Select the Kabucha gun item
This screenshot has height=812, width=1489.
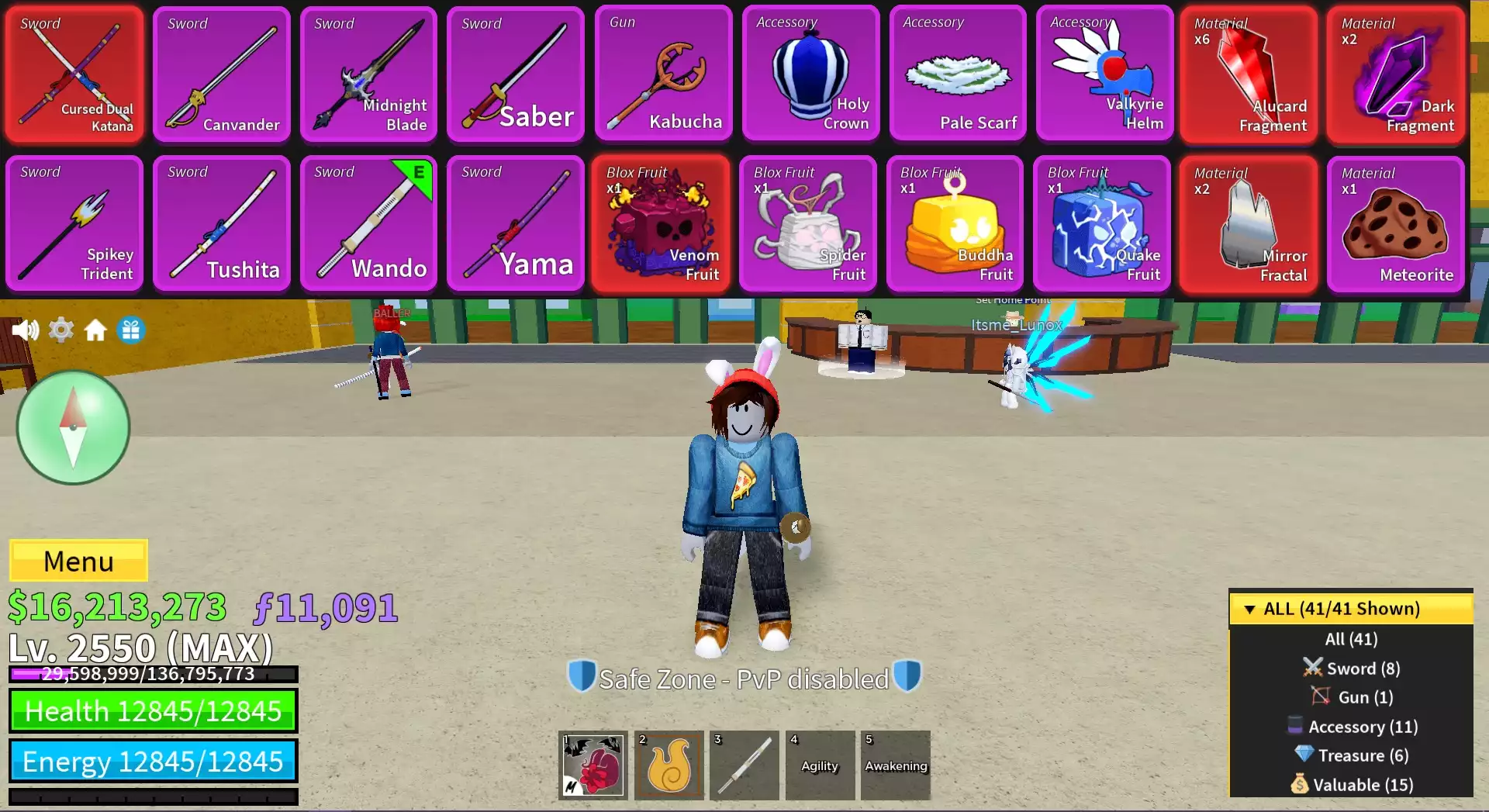pos(663,74)
